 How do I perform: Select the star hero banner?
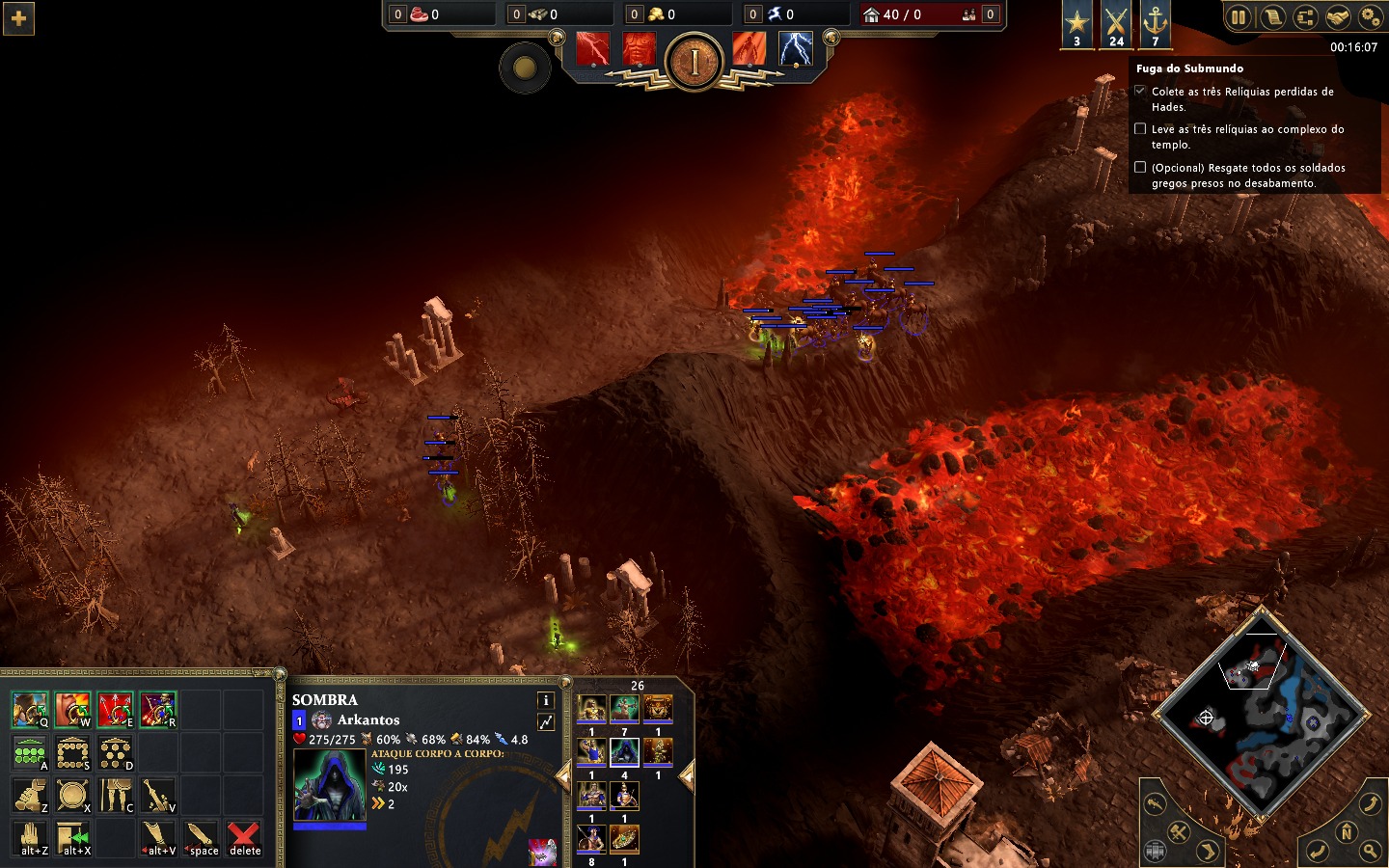(x=1076, y=23)
